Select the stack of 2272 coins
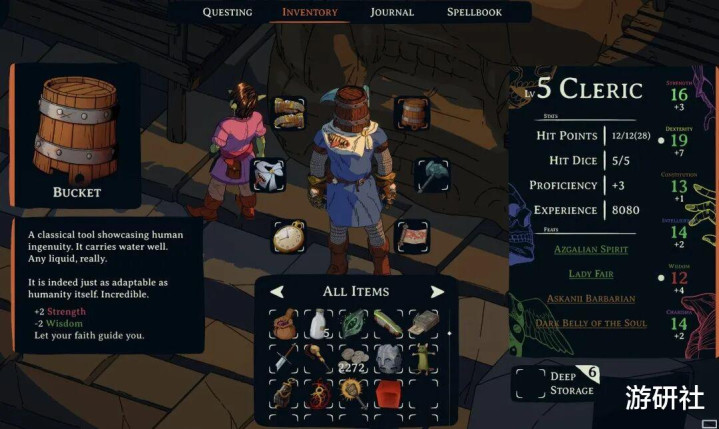The image size is (719, 429). tap(352, 359)
